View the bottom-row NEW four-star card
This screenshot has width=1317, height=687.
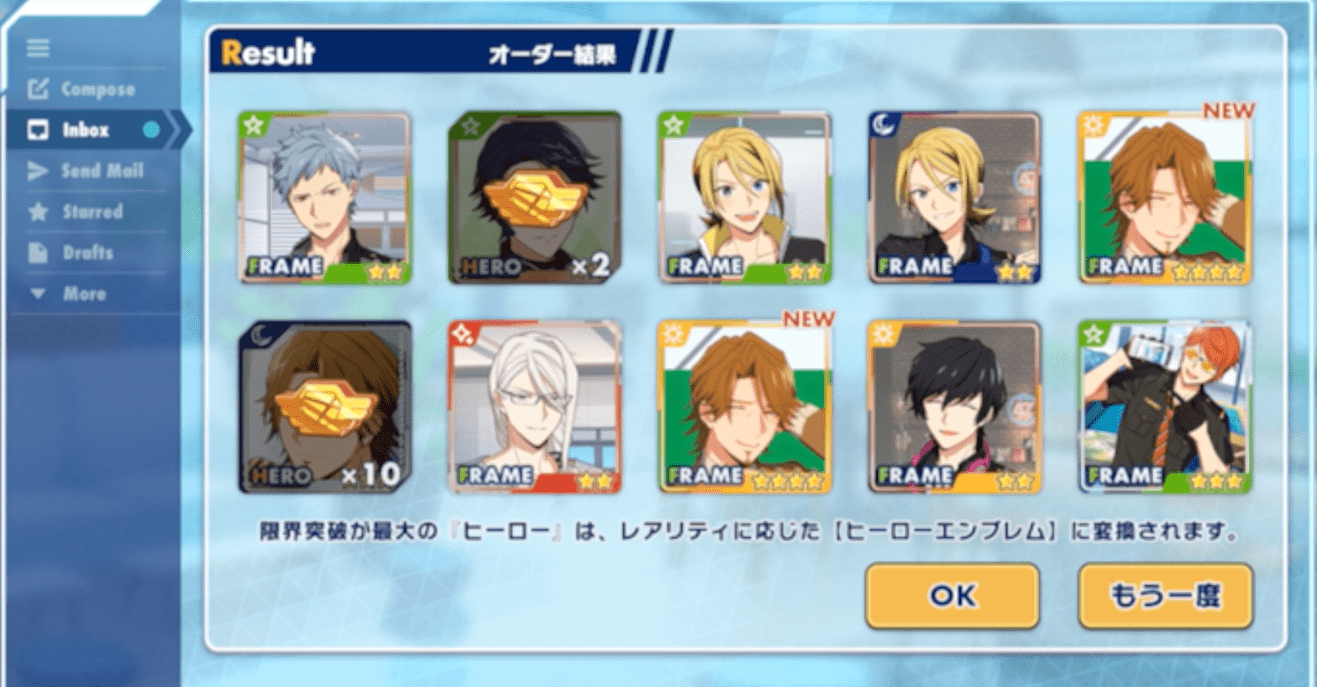(x=744, y=407)
